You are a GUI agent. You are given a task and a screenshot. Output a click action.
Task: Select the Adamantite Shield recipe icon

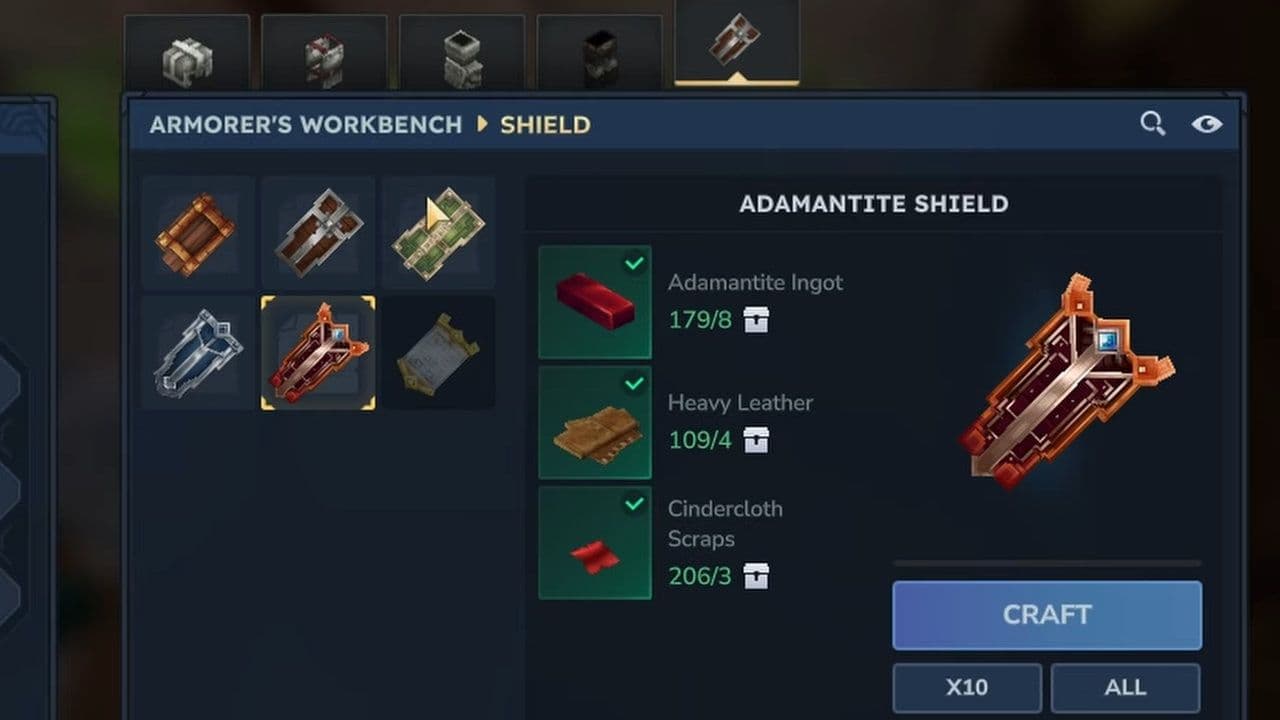pyautogui.click(x=318, y=352)
